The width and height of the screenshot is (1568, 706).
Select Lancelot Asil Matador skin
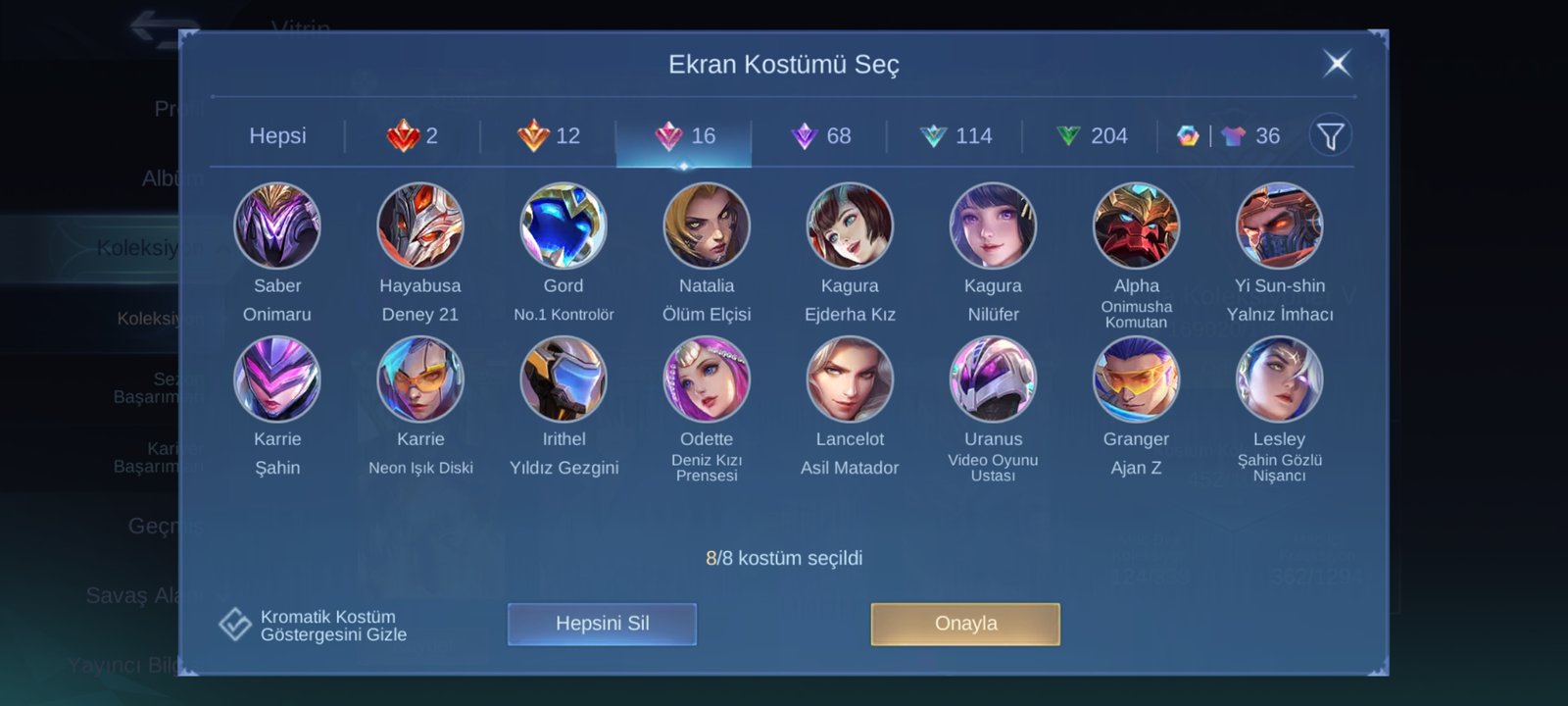tap(850, 380)
